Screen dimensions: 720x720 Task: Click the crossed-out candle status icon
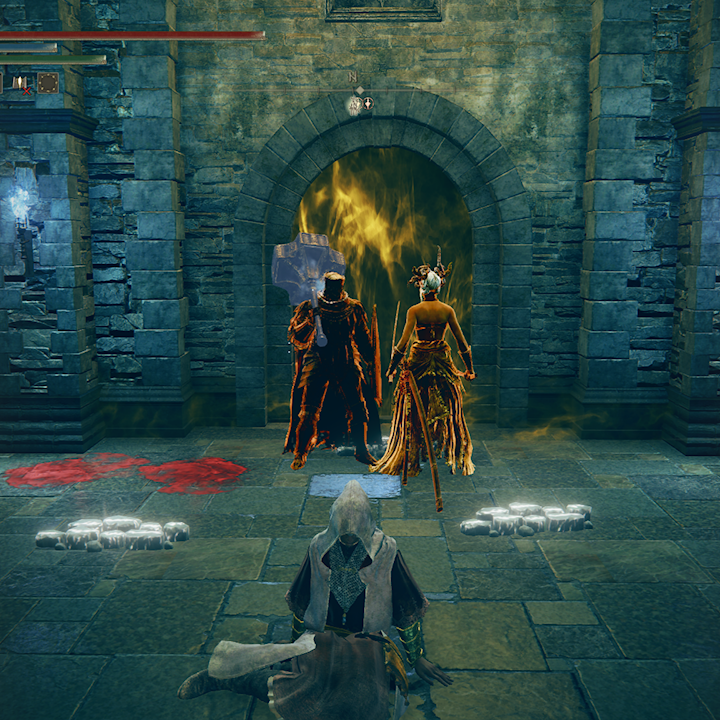22,83
